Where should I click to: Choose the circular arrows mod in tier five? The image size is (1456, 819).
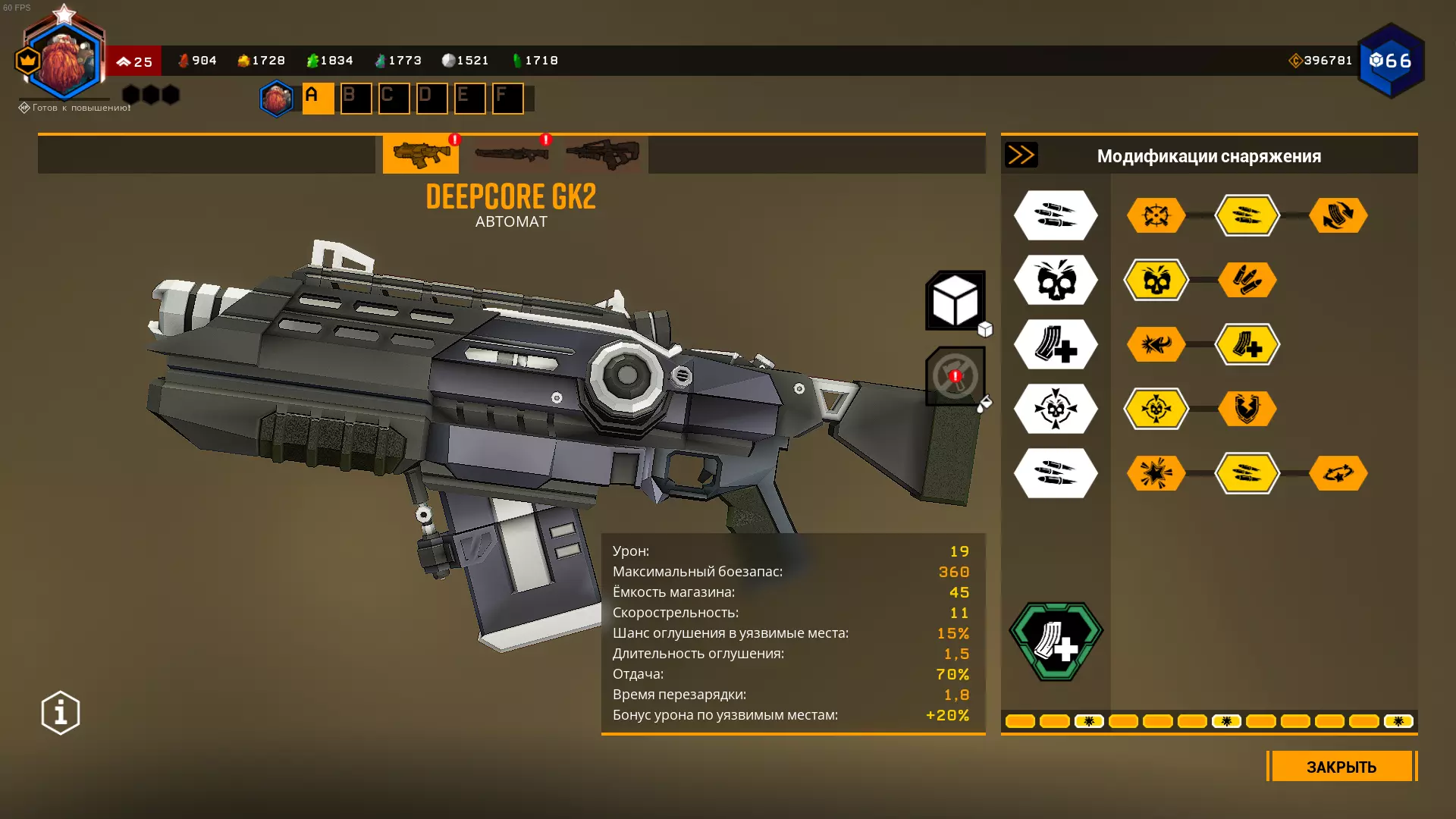pos(1338,474)
